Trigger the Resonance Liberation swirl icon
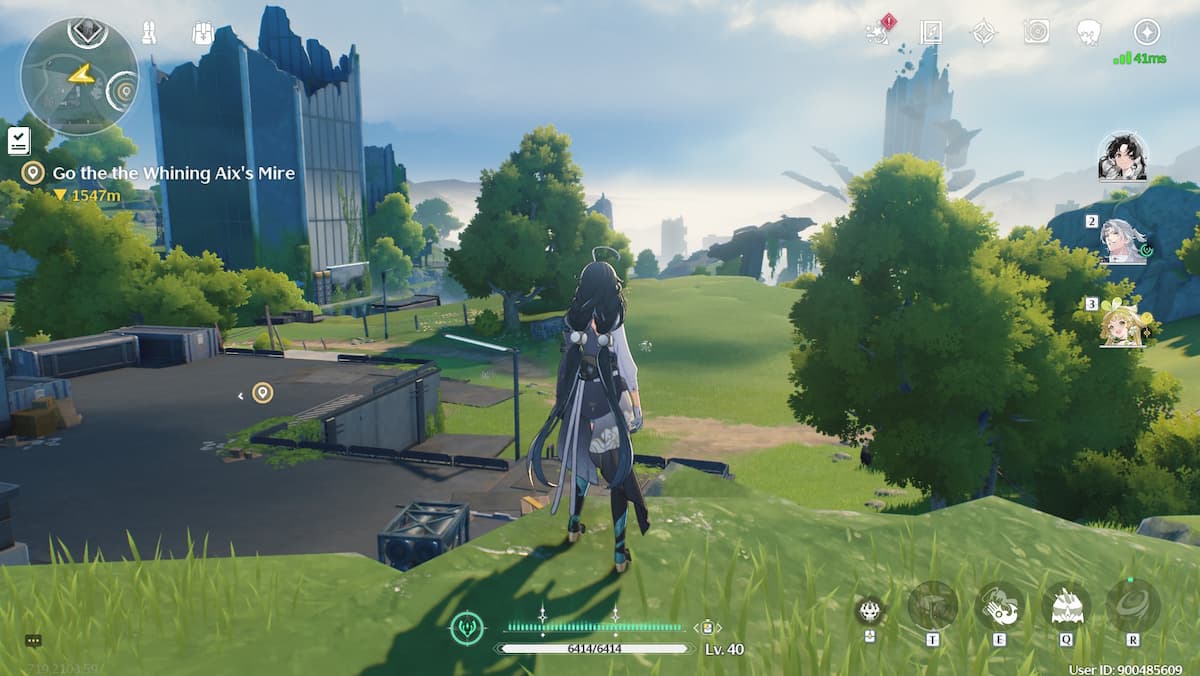This screenshot has width=1200, height=676. pyautogui.click(x=1133, y=606)
